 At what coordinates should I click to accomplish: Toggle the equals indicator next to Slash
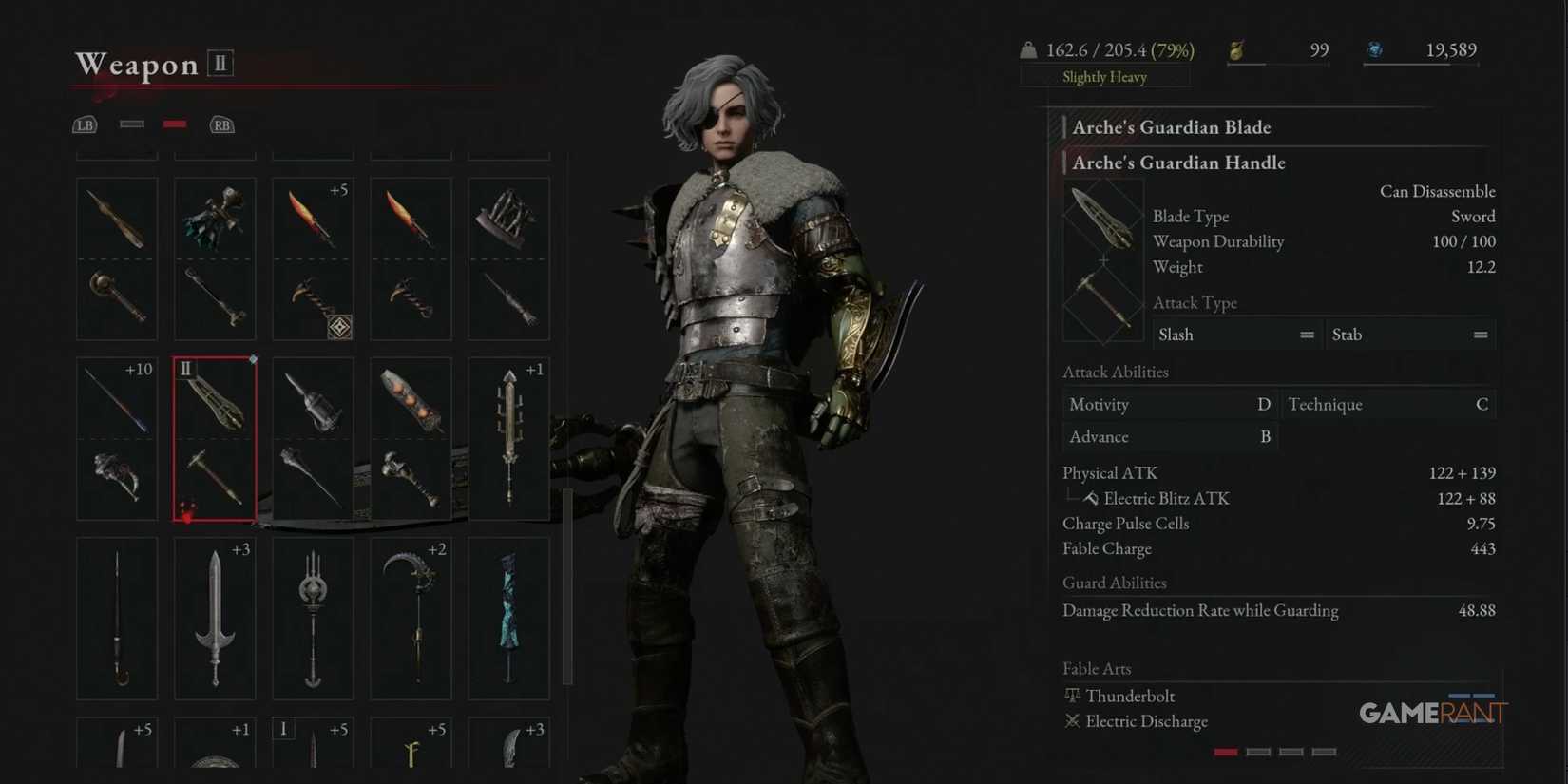1308,335
